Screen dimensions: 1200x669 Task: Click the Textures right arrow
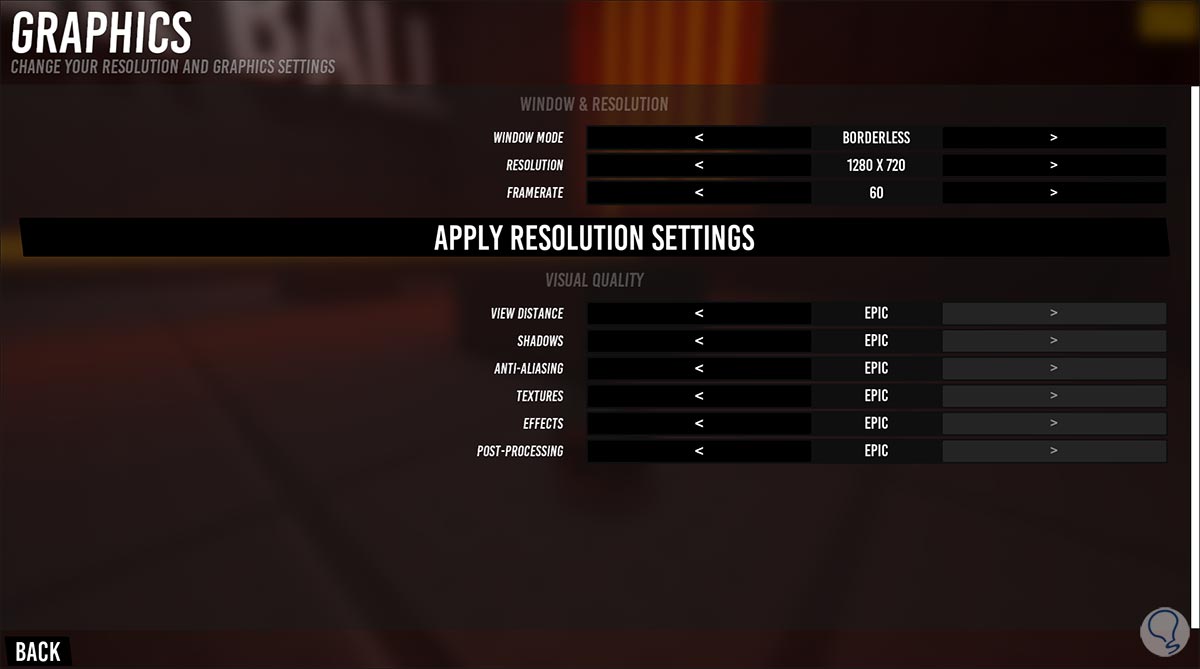pyautogui.click(x=1054, y=396)
